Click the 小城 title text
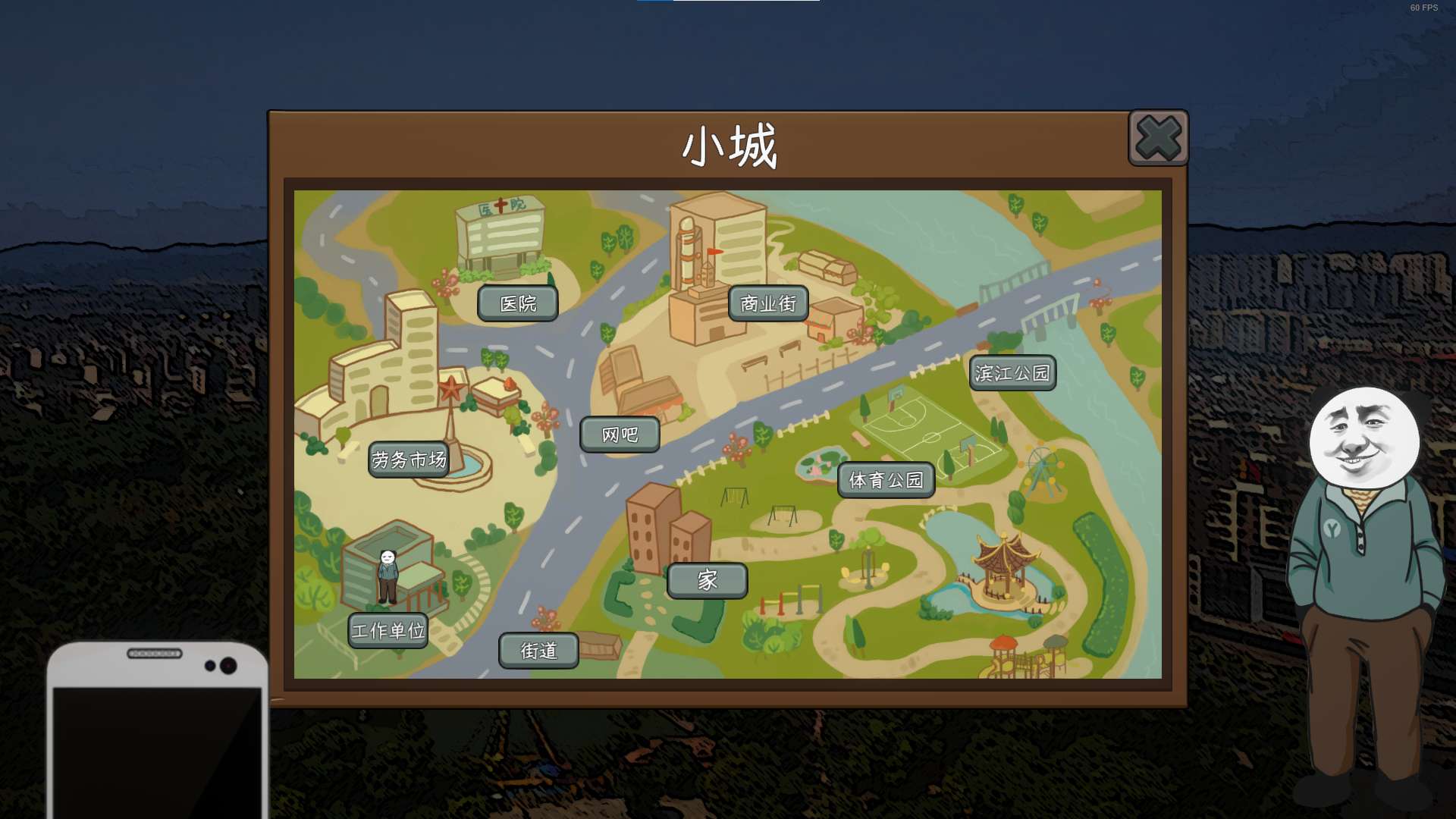The image size is (1456, 819). tap(728, 144)
